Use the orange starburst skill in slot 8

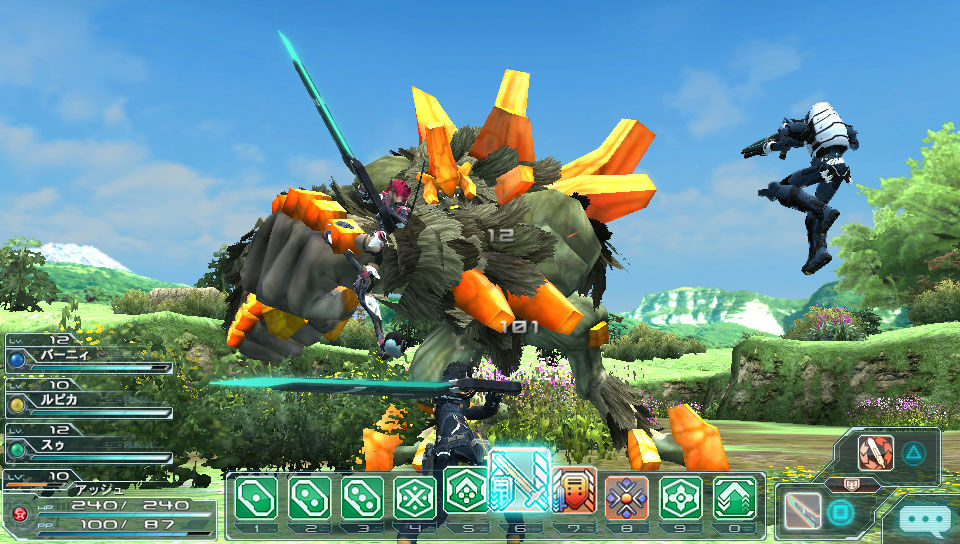click(627, 497)
